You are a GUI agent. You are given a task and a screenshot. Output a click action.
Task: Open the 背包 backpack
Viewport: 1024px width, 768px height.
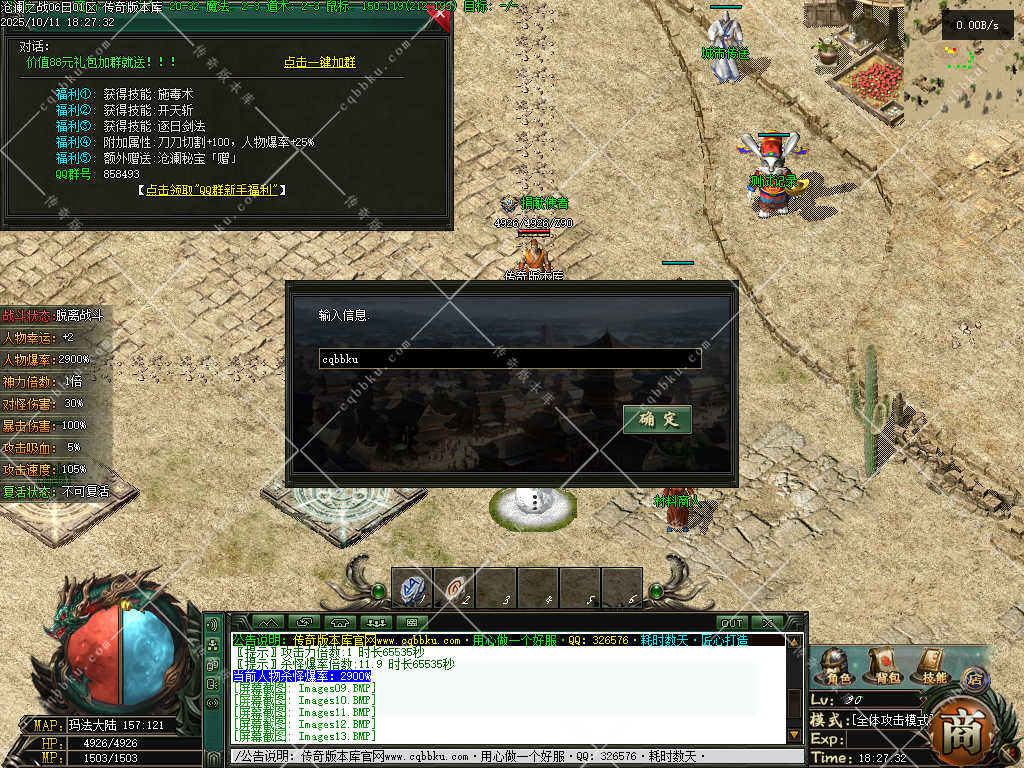(883, 664)
